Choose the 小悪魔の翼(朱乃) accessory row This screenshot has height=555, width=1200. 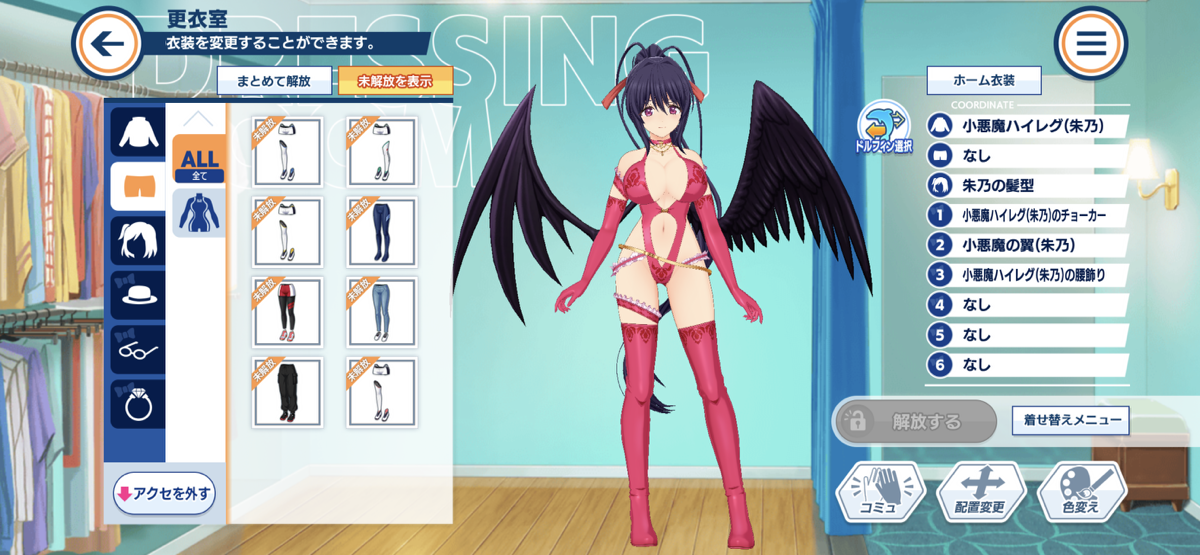(1027, 244)
